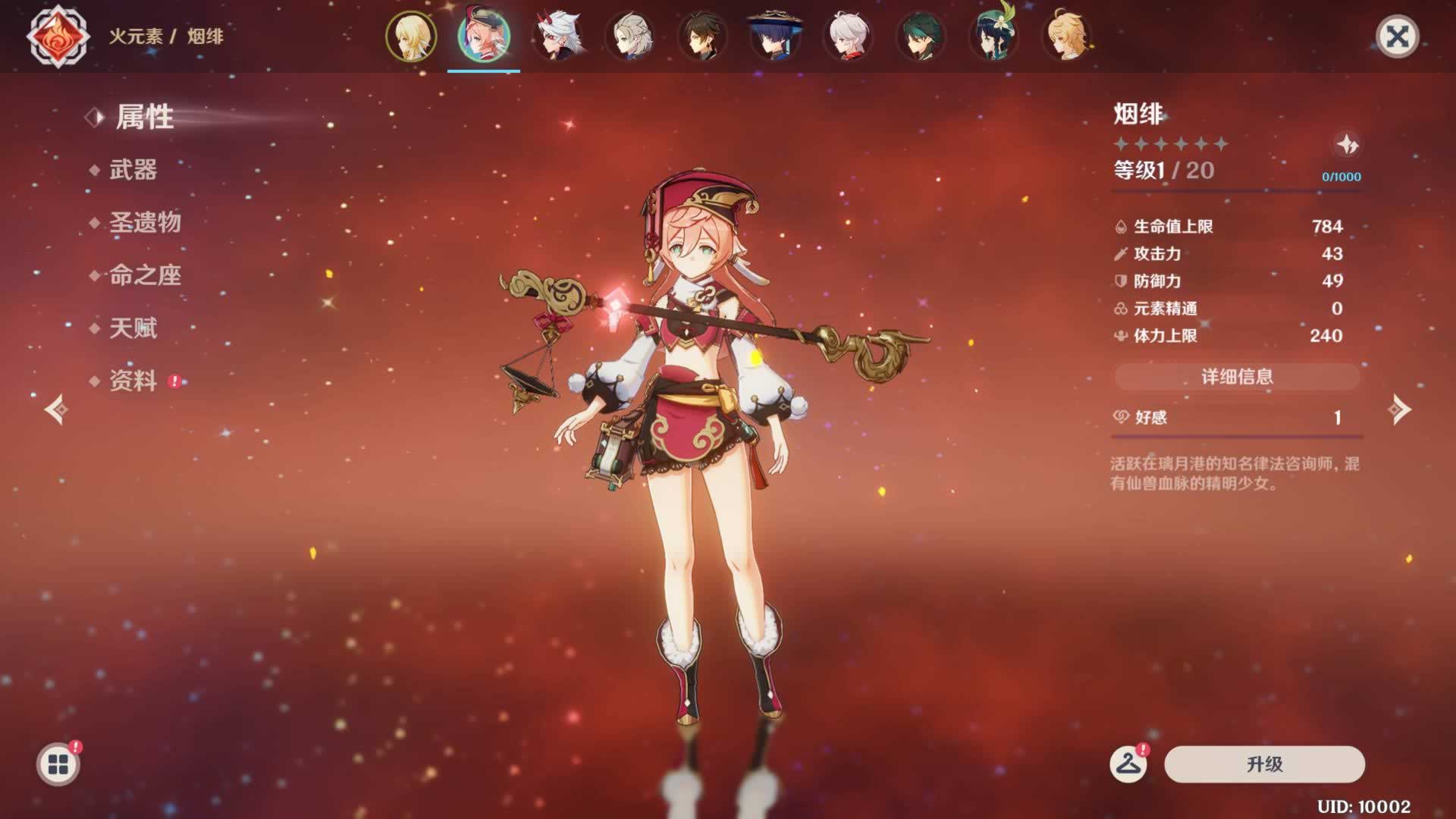The width and height of the screenshot is (1456, 819).
Task: Close the character screen
Action: coord(1397,36)
